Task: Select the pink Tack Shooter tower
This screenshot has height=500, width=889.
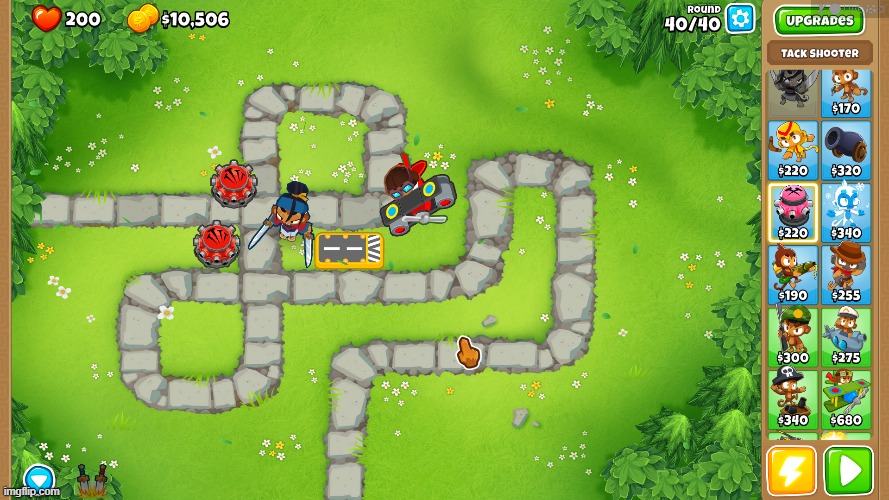Action: (x=792, y=212)
